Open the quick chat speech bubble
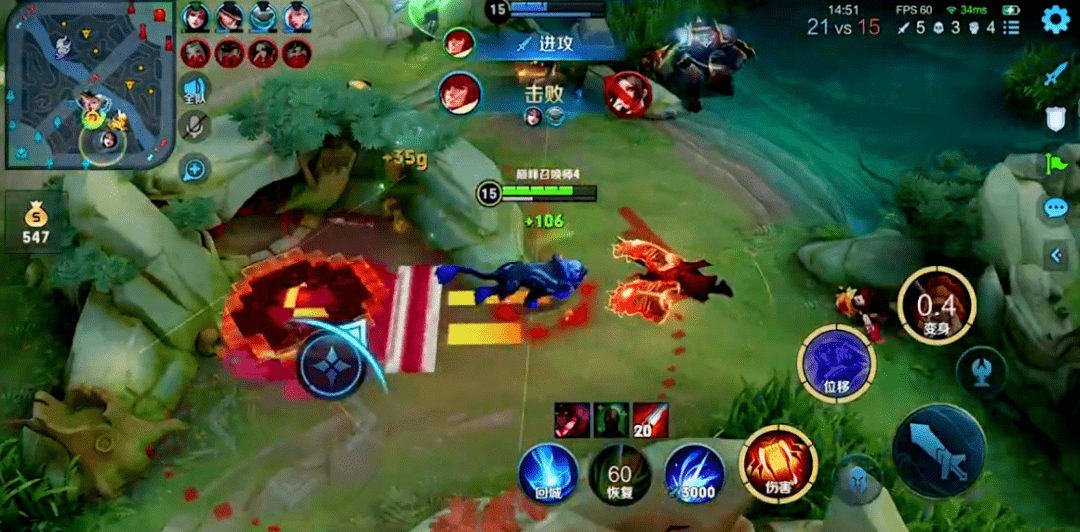 tap(1056, 208)
